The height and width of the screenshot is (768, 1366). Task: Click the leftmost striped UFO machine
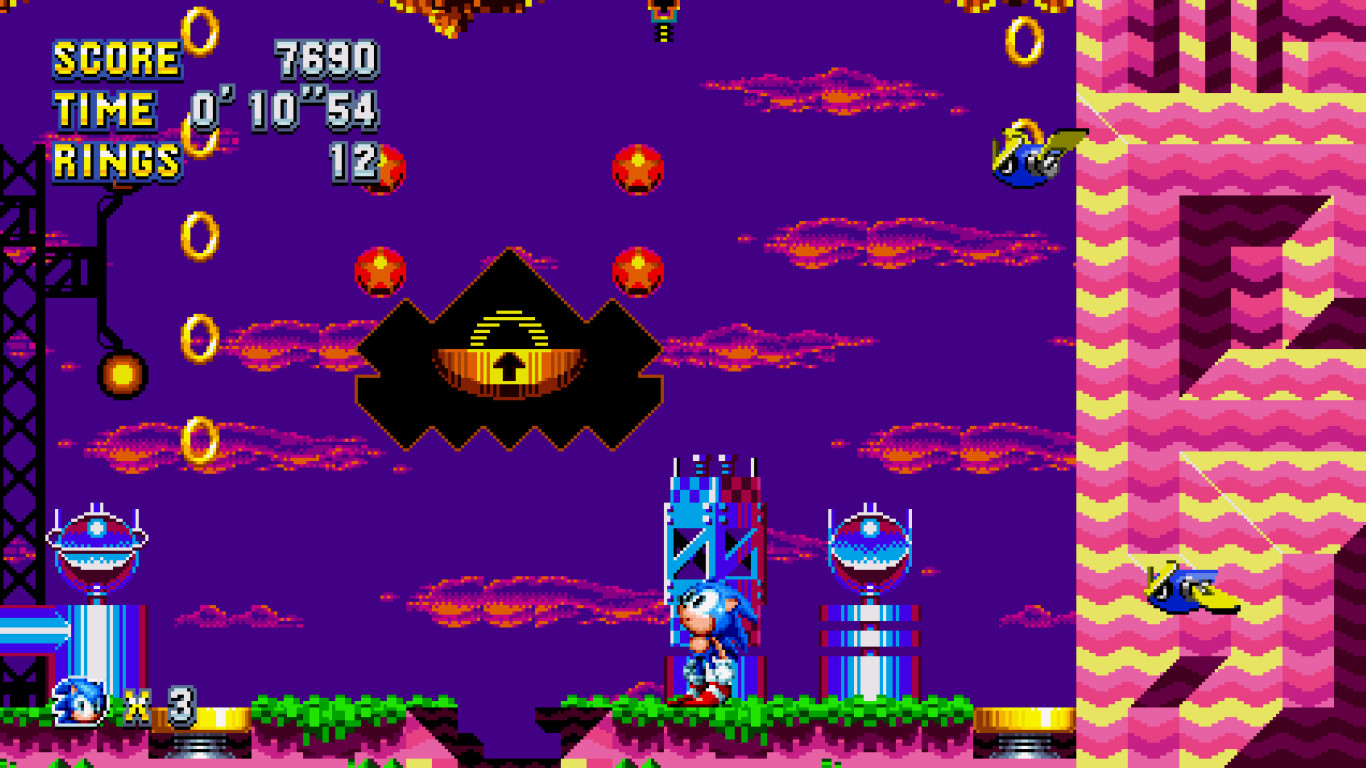pos(97,543)
